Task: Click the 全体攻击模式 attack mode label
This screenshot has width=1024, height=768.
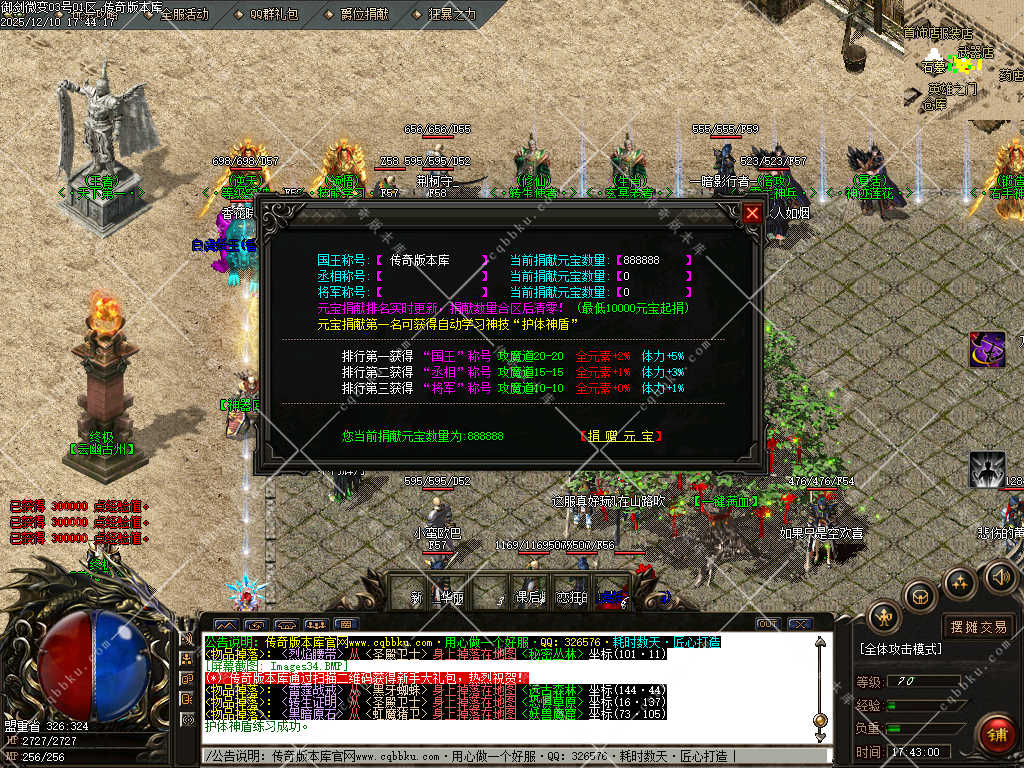Action: pyautogui.click(x=900, y=649)
